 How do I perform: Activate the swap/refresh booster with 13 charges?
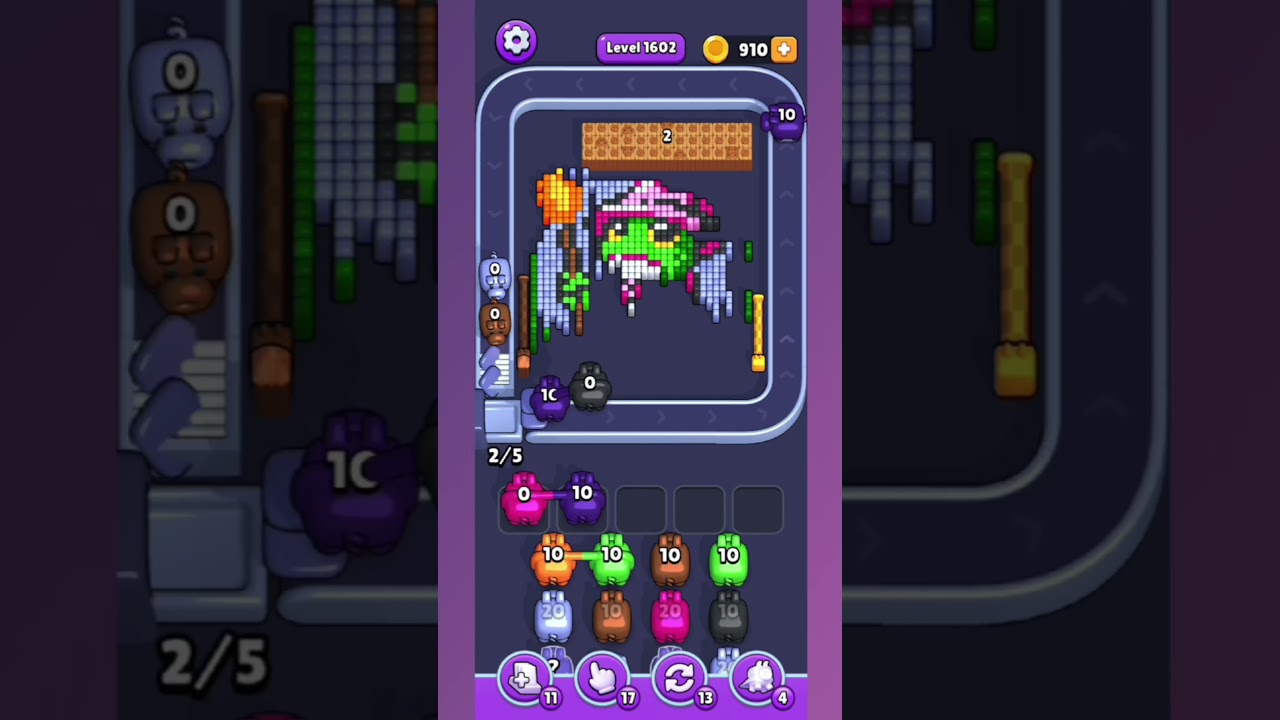coord(680,678)
